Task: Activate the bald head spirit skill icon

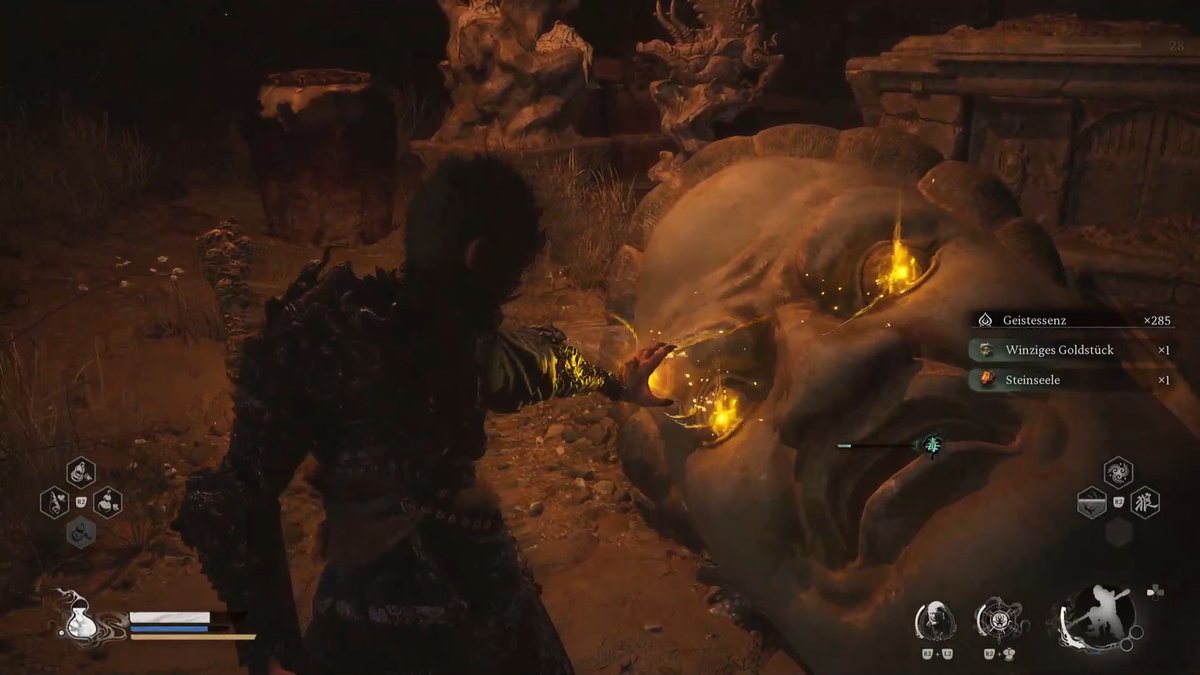Action: tap(935, 620)
